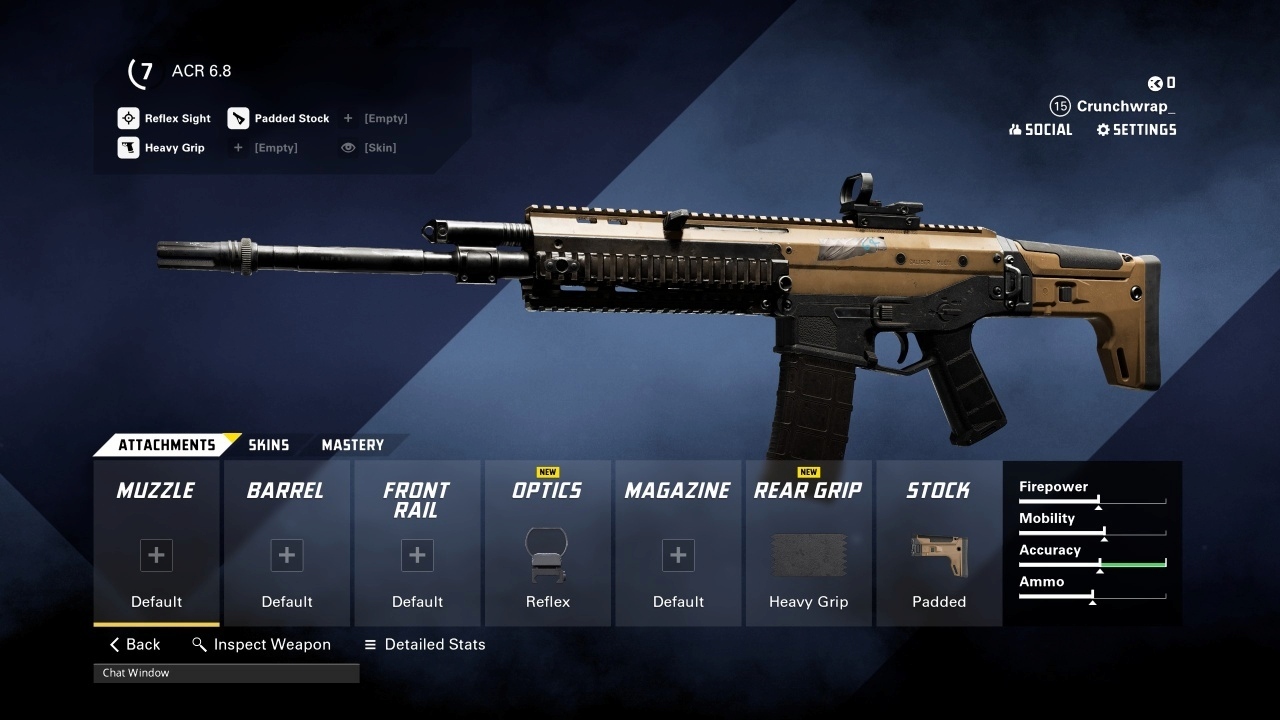The height and width of the screenshot is (720, 1280).
Task: Select the Reflex Sight summary entry
Action: [165, 118]
